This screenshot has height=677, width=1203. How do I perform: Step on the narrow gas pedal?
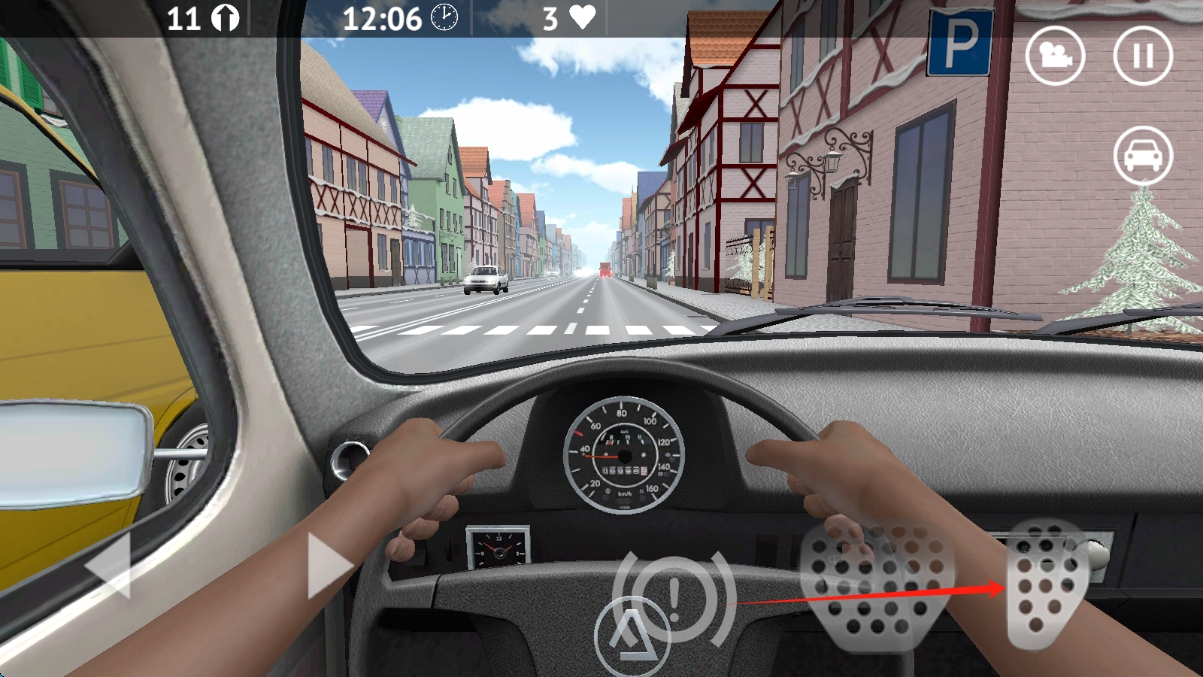[x=1045, y=583]
